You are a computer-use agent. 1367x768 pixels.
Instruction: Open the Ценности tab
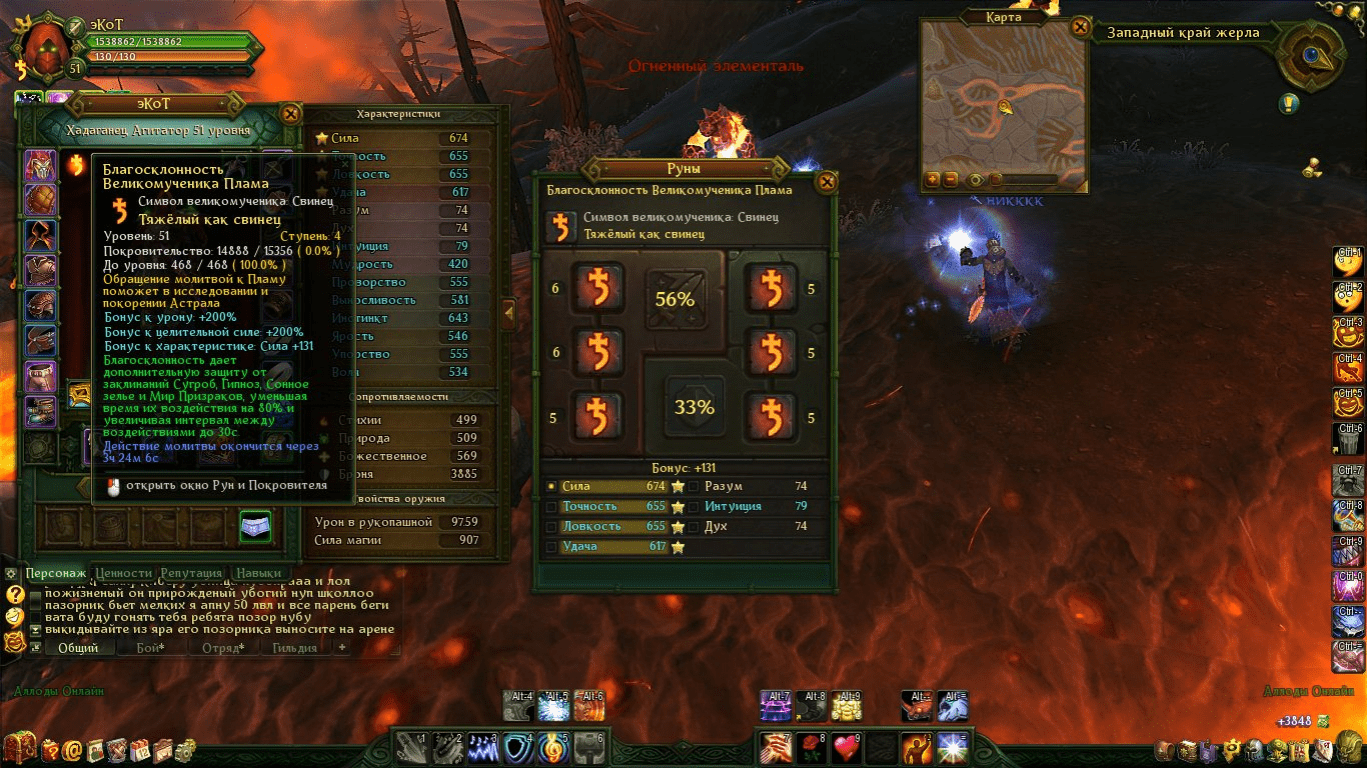(123, 573)
